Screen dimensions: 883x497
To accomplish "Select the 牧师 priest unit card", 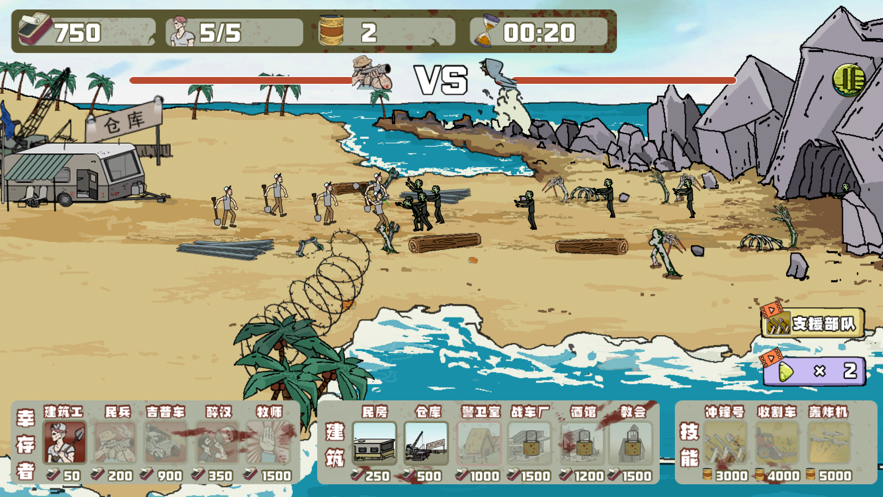I will [x=269, y=443].
